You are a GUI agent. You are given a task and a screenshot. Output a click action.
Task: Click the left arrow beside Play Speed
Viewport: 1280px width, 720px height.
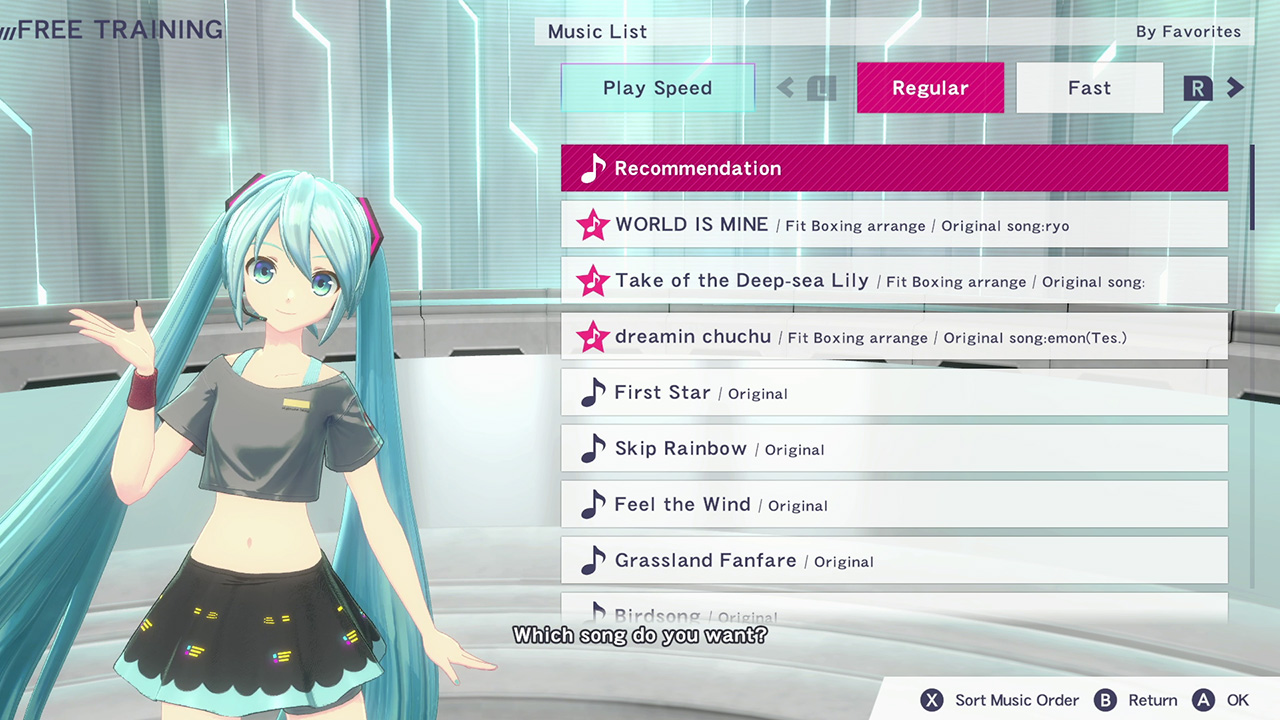[x=786, y=88]
